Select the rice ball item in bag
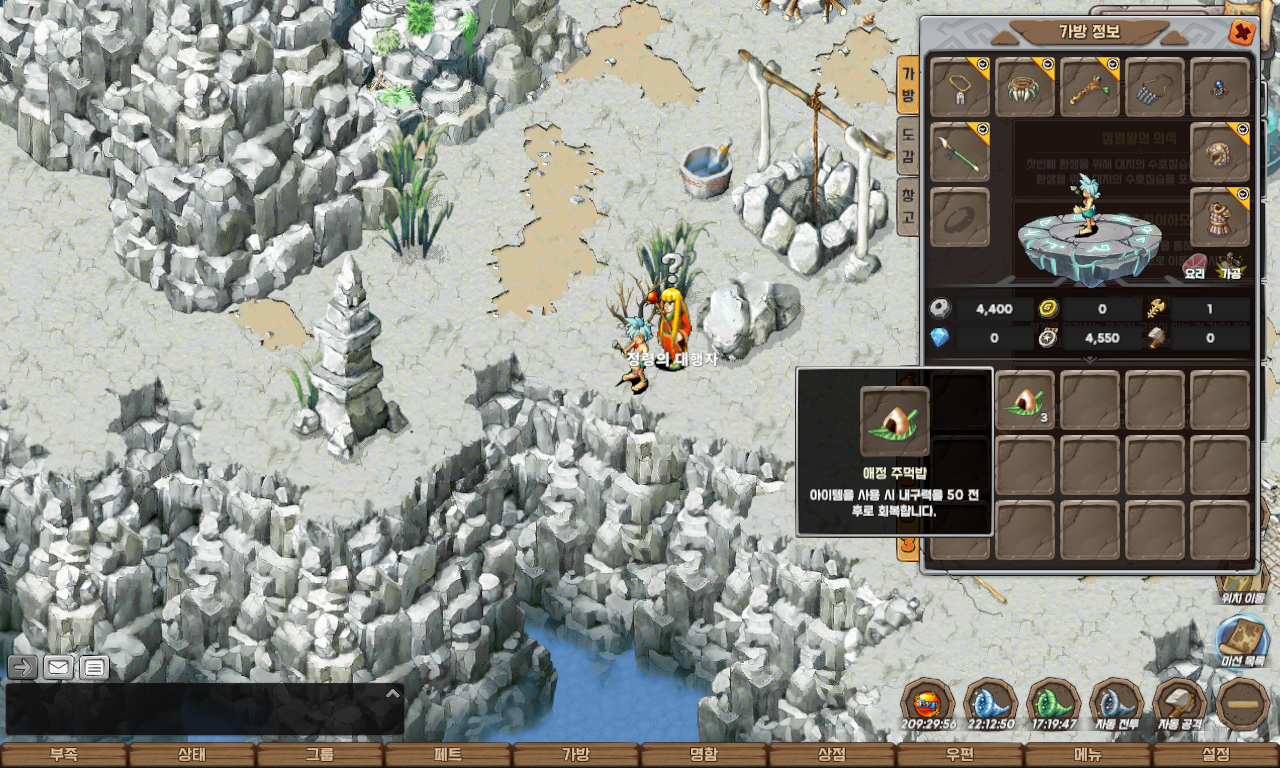This screenshot has height=768, width=1280. coord(1025,400)
